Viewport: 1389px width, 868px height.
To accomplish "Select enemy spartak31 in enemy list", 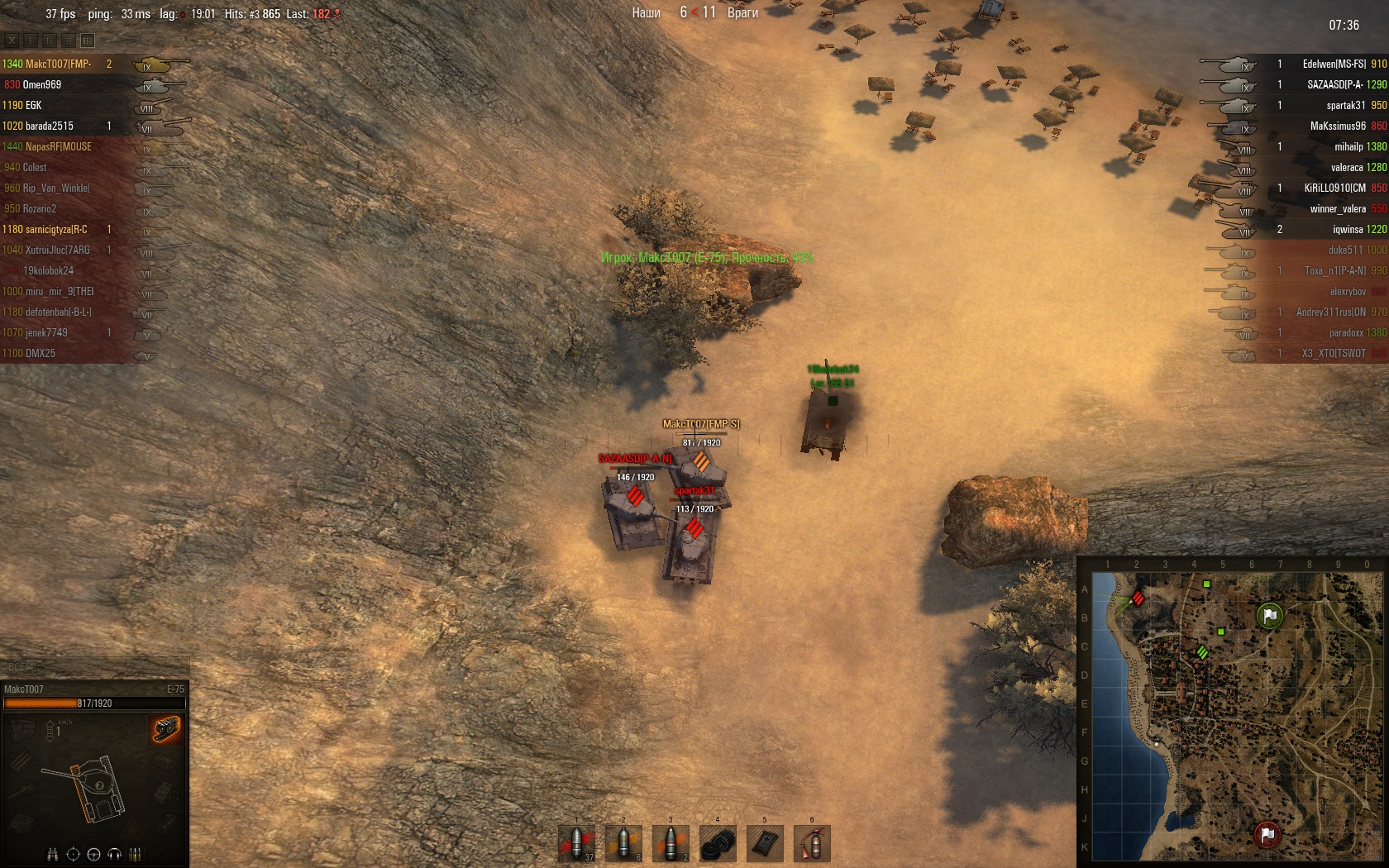I will [x=1345, y=105].
